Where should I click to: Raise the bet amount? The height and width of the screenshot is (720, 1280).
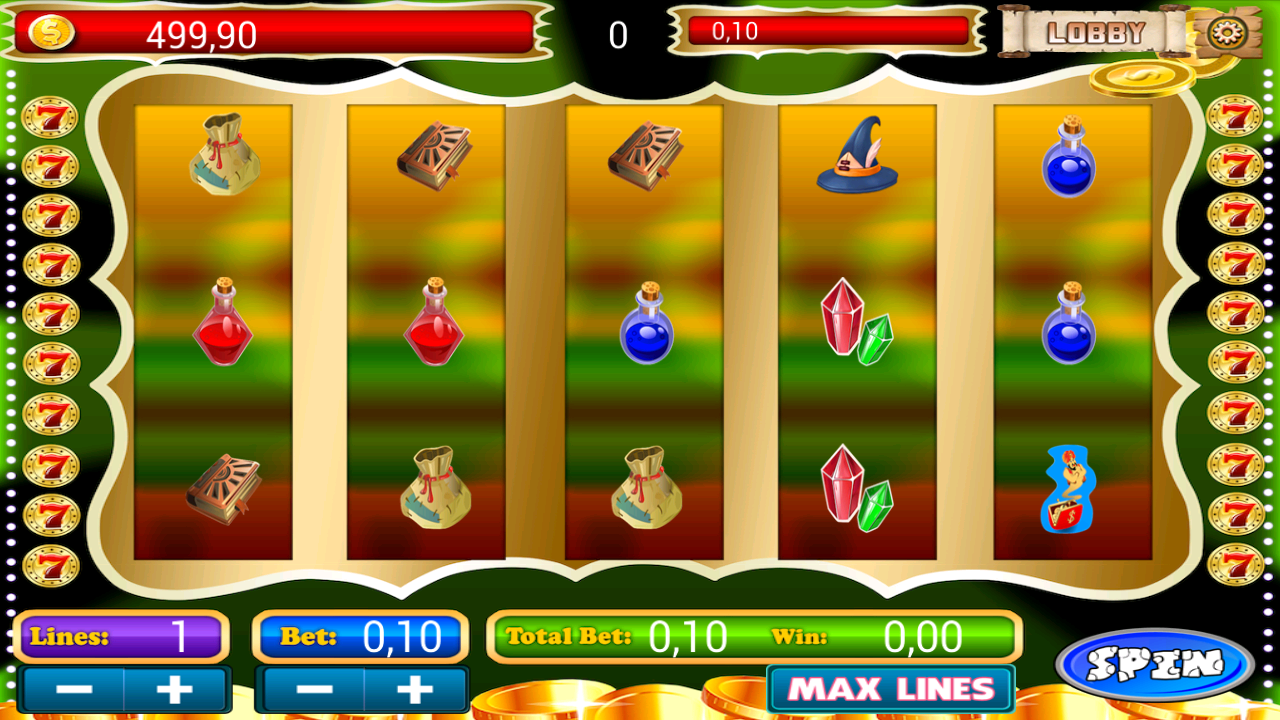tap(414, 689)
